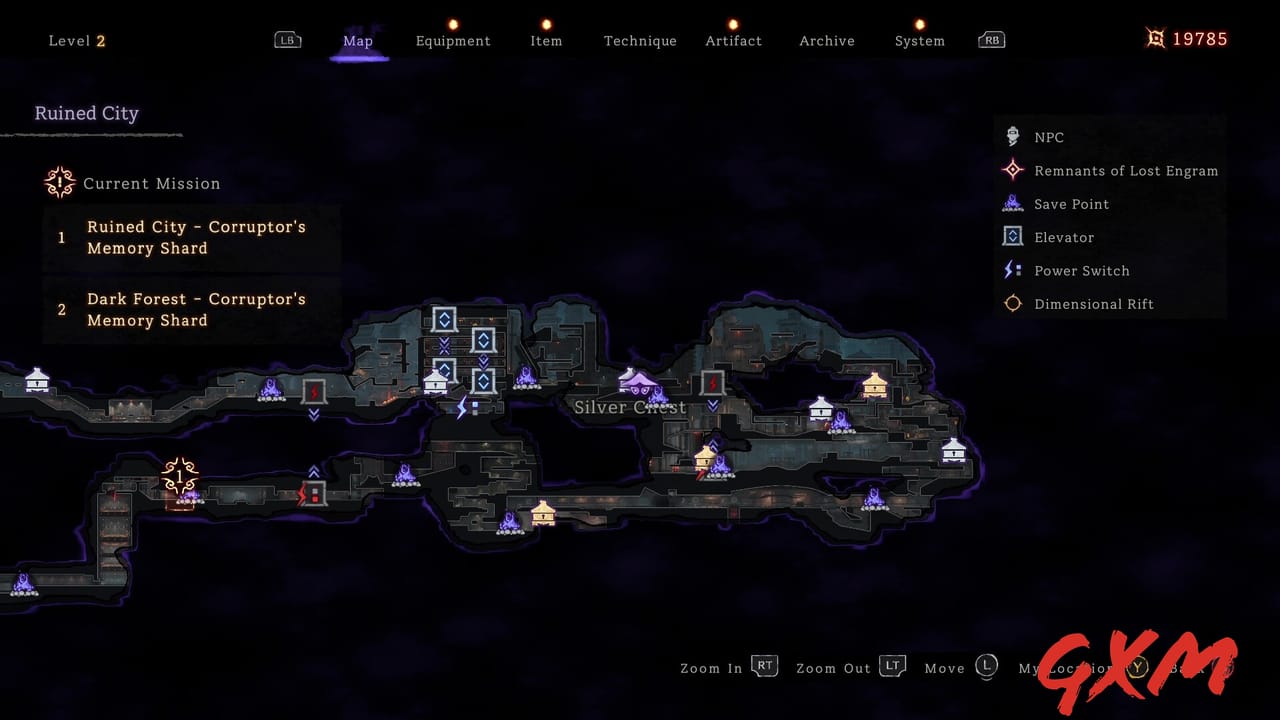Click the Elevator legend icon

pyautogui.click(x=1012, y=237)
